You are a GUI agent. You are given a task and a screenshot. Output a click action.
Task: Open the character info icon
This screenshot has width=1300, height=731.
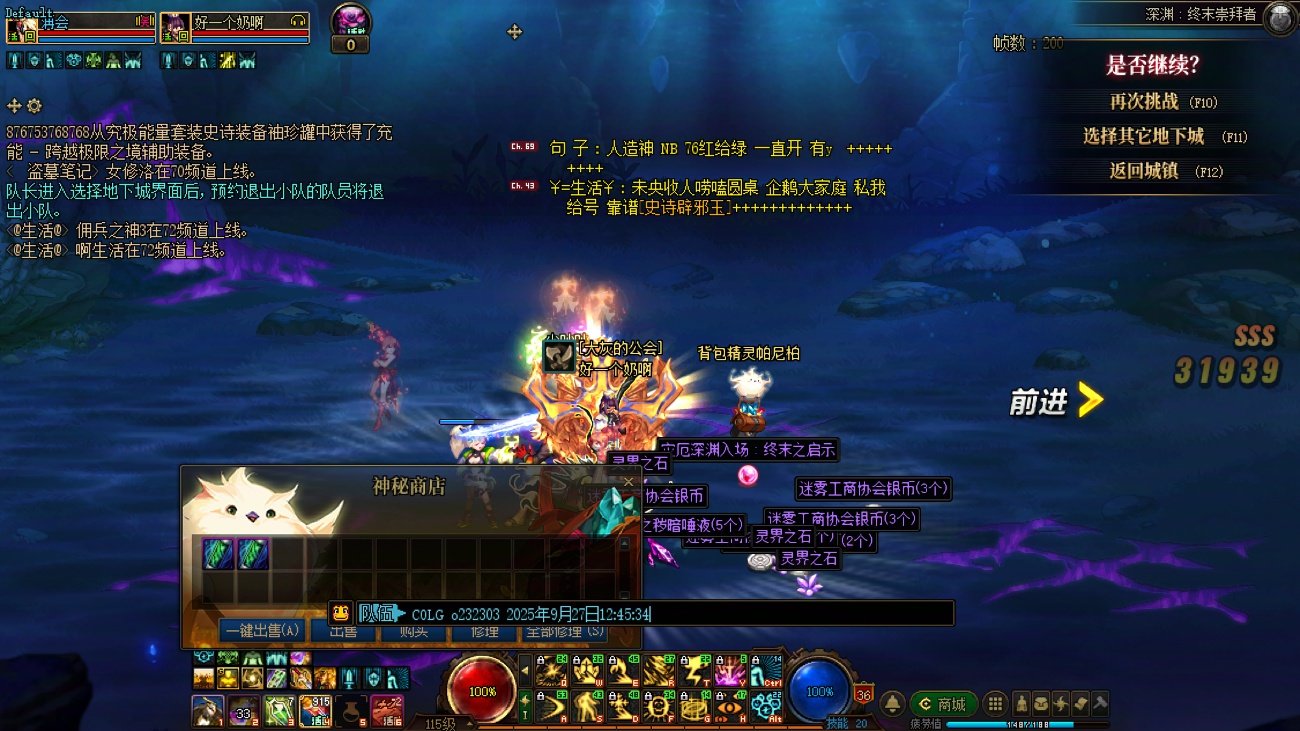(1022, 704)
